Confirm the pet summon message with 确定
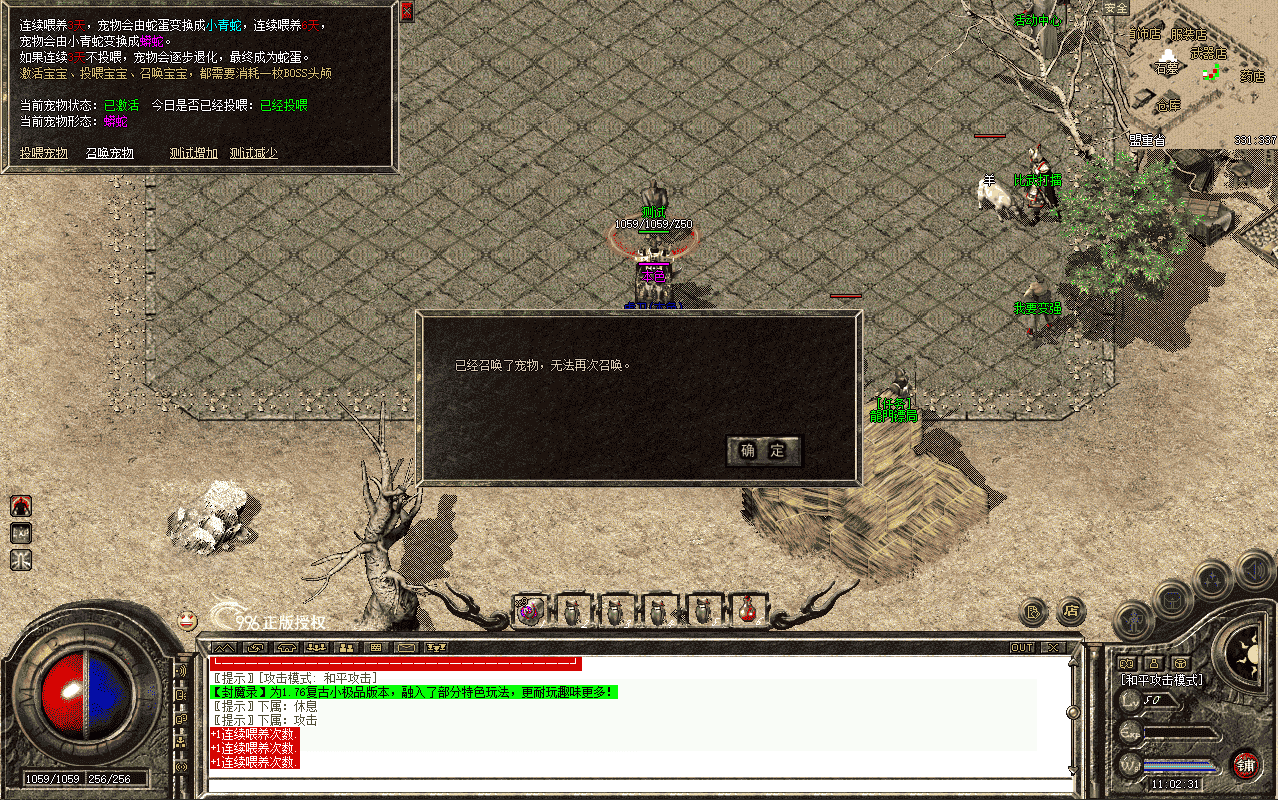 (763, 451)
